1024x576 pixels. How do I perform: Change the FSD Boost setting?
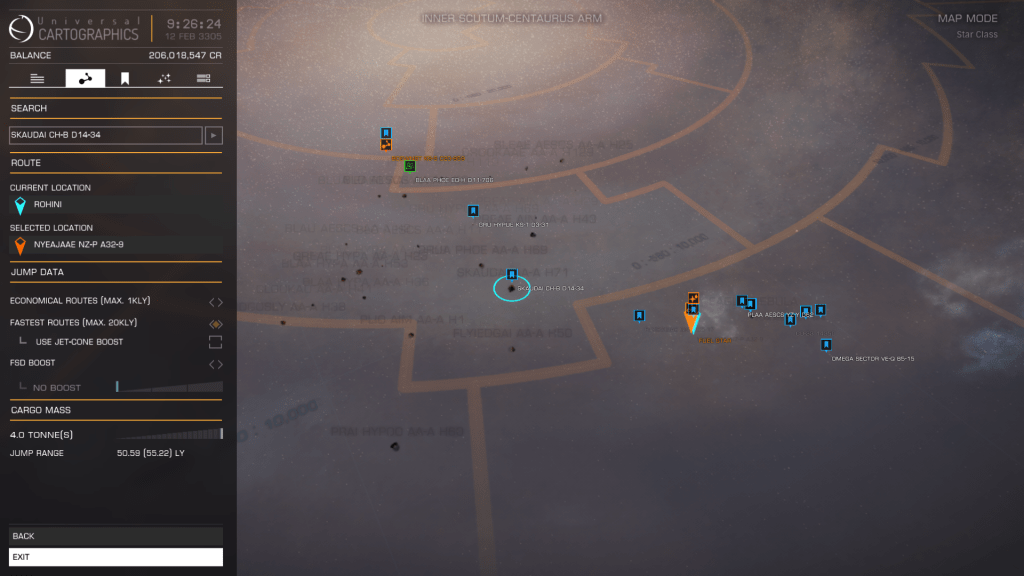[215, 363]
